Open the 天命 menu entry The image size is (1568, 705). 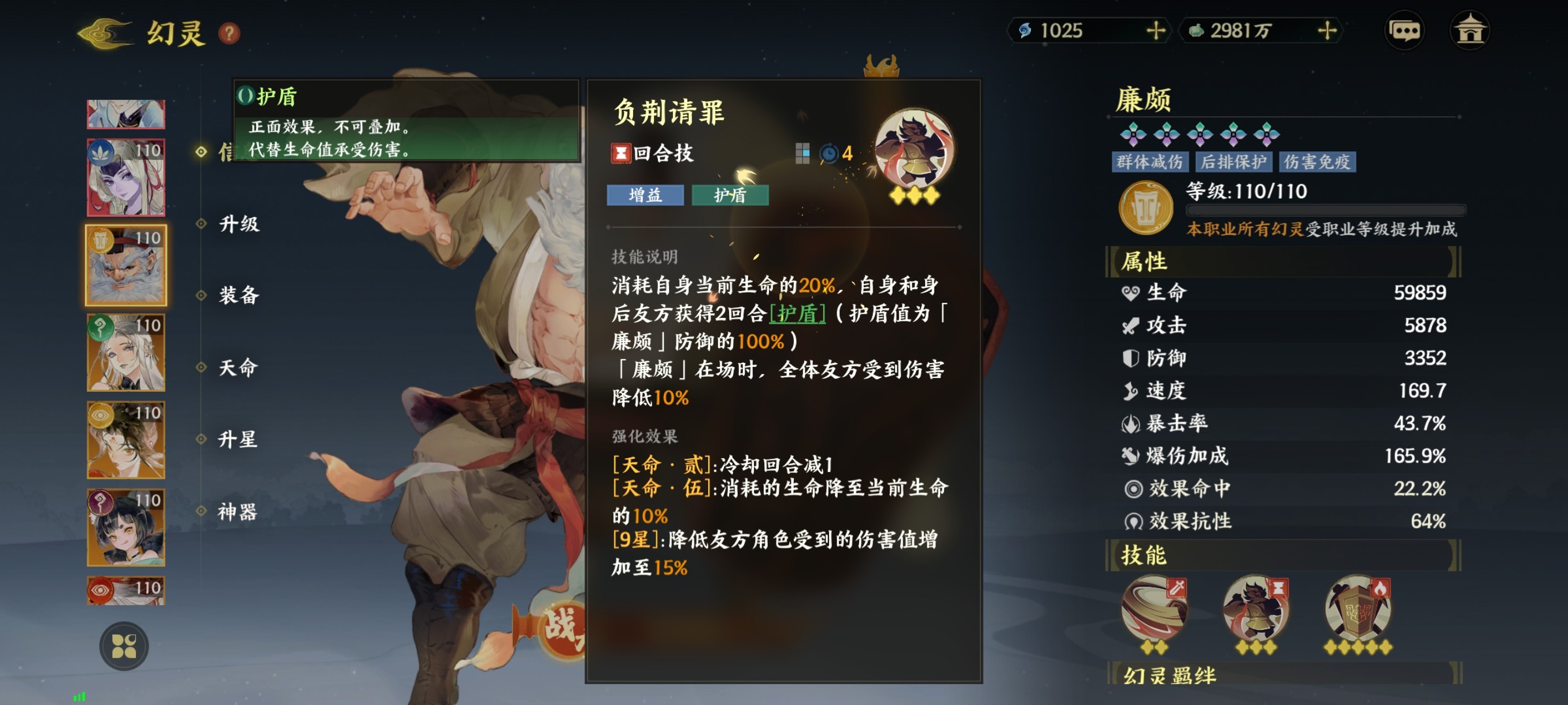[239, 368]
